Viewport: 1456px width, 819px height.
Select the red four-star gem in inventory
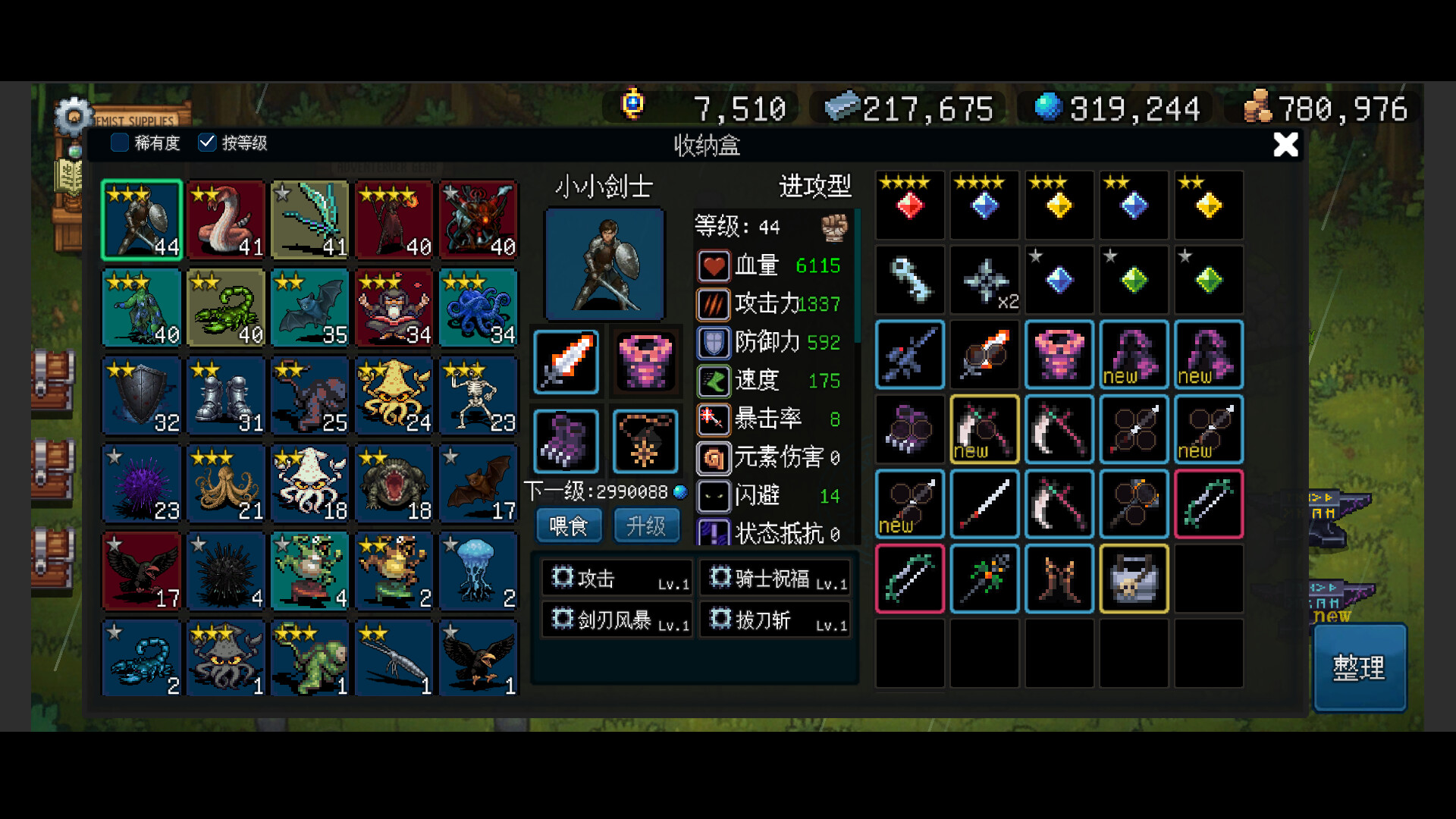[909, 205]
